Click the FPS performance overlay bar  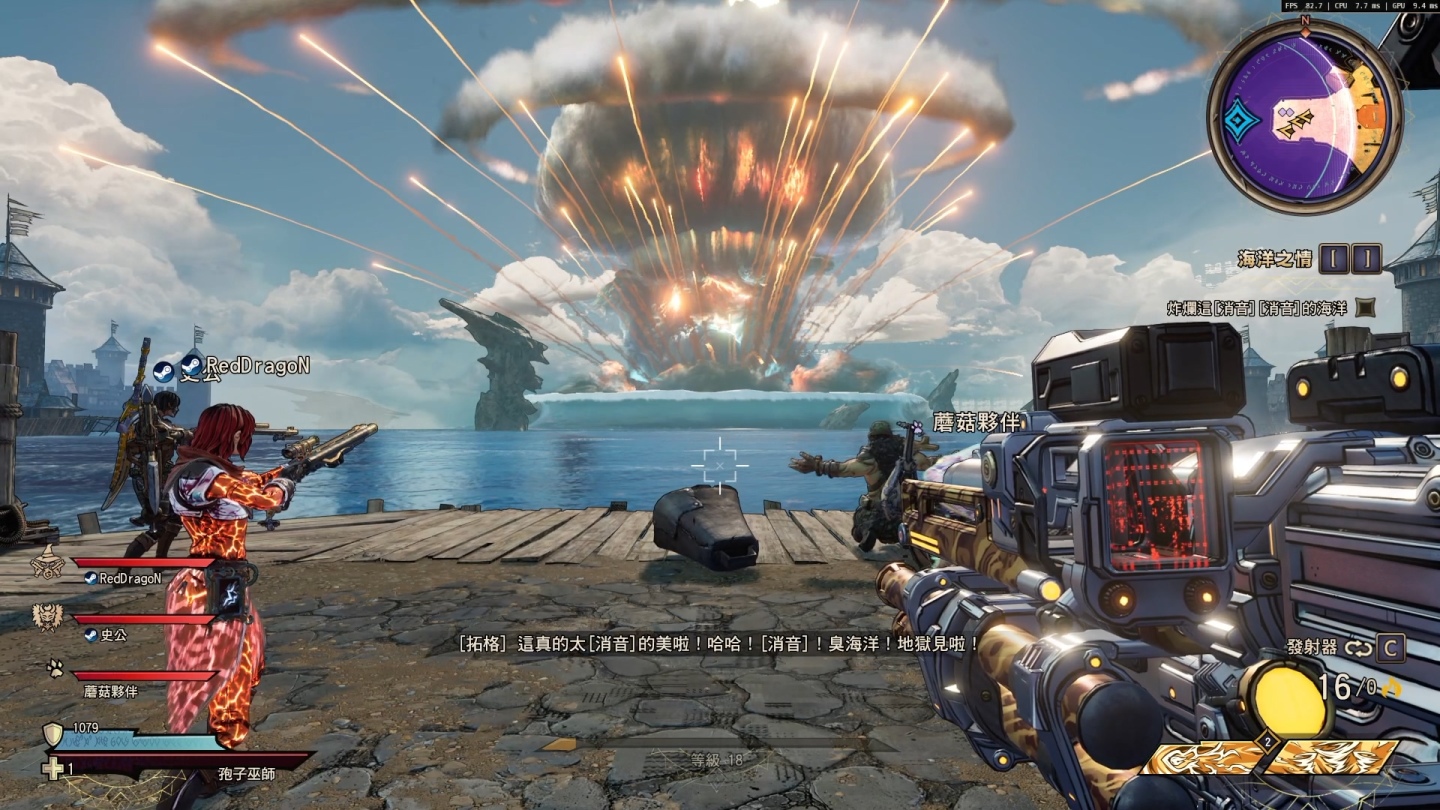pos(1359,6)
